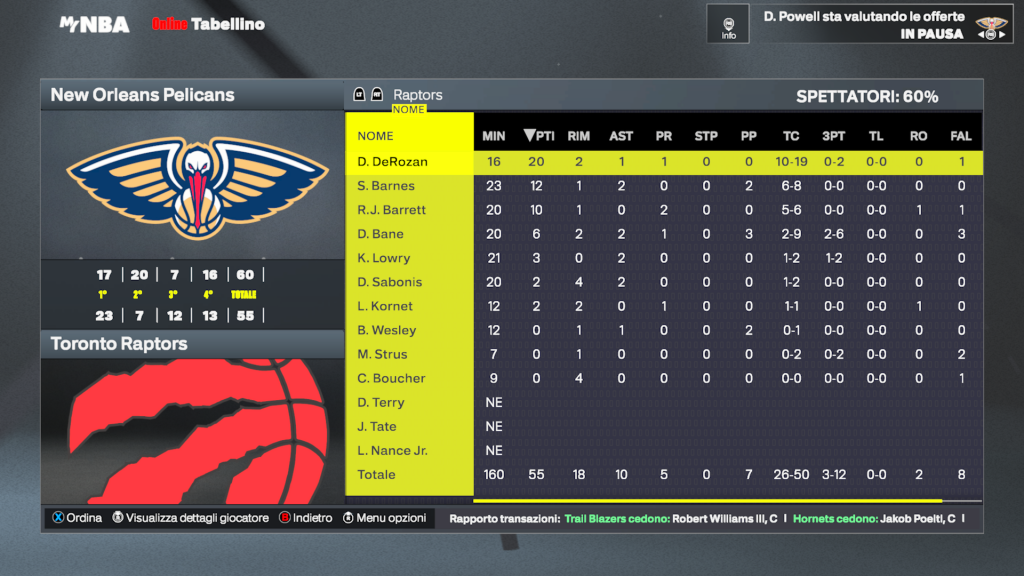This screenshot has height=576, width=1024.
Task: Choose L. Kornet's row
Action: 385,306
